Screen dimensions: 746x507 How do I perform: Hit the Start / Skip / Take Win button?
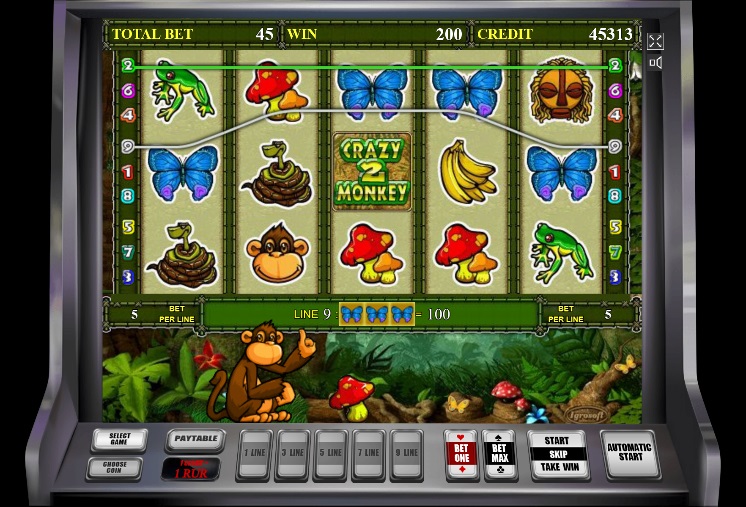(557, 454)
